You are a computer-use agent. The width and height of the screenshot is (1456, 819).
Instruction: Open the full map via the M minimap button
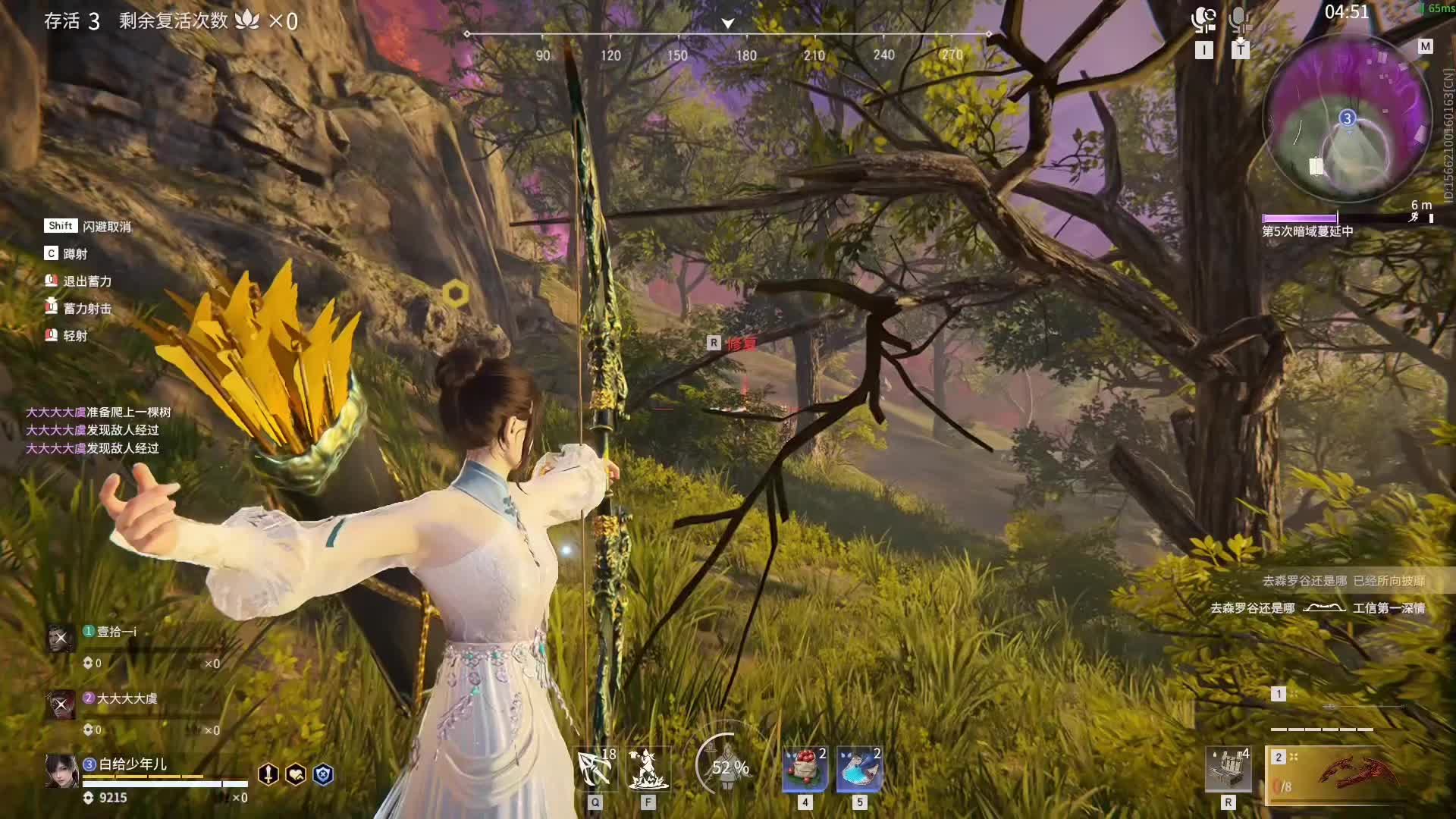tap(1424, 45)
